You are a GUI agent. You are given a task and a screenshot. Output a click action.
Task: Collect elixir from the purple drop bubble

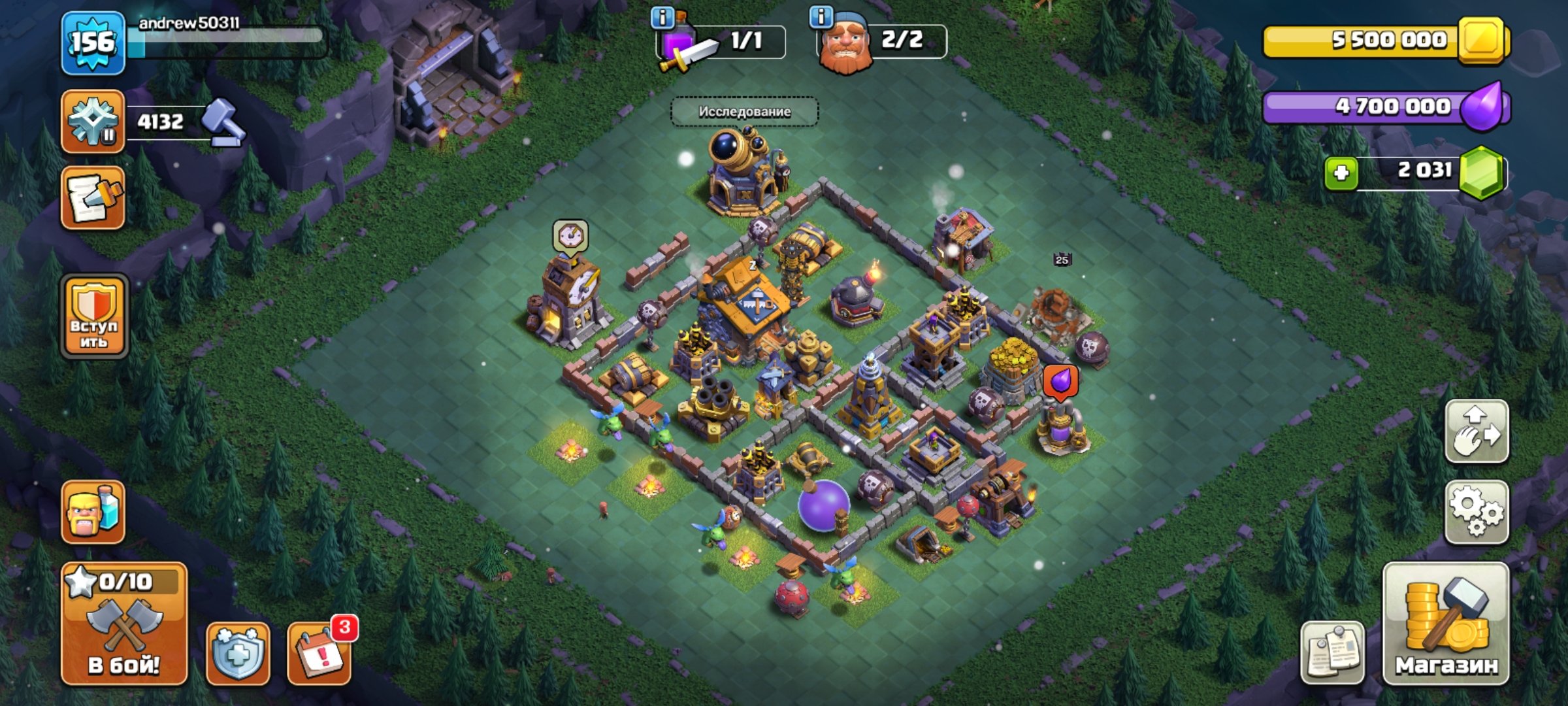click(x=1060, y=382)
